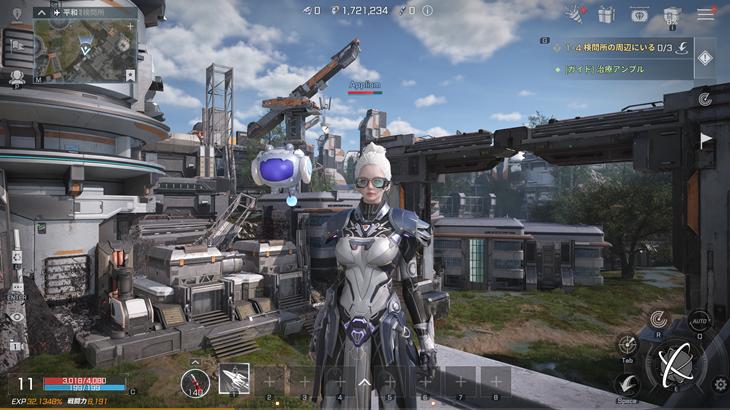
Task: Open settings with the gear icon
Action: click(x=719, y=384)
